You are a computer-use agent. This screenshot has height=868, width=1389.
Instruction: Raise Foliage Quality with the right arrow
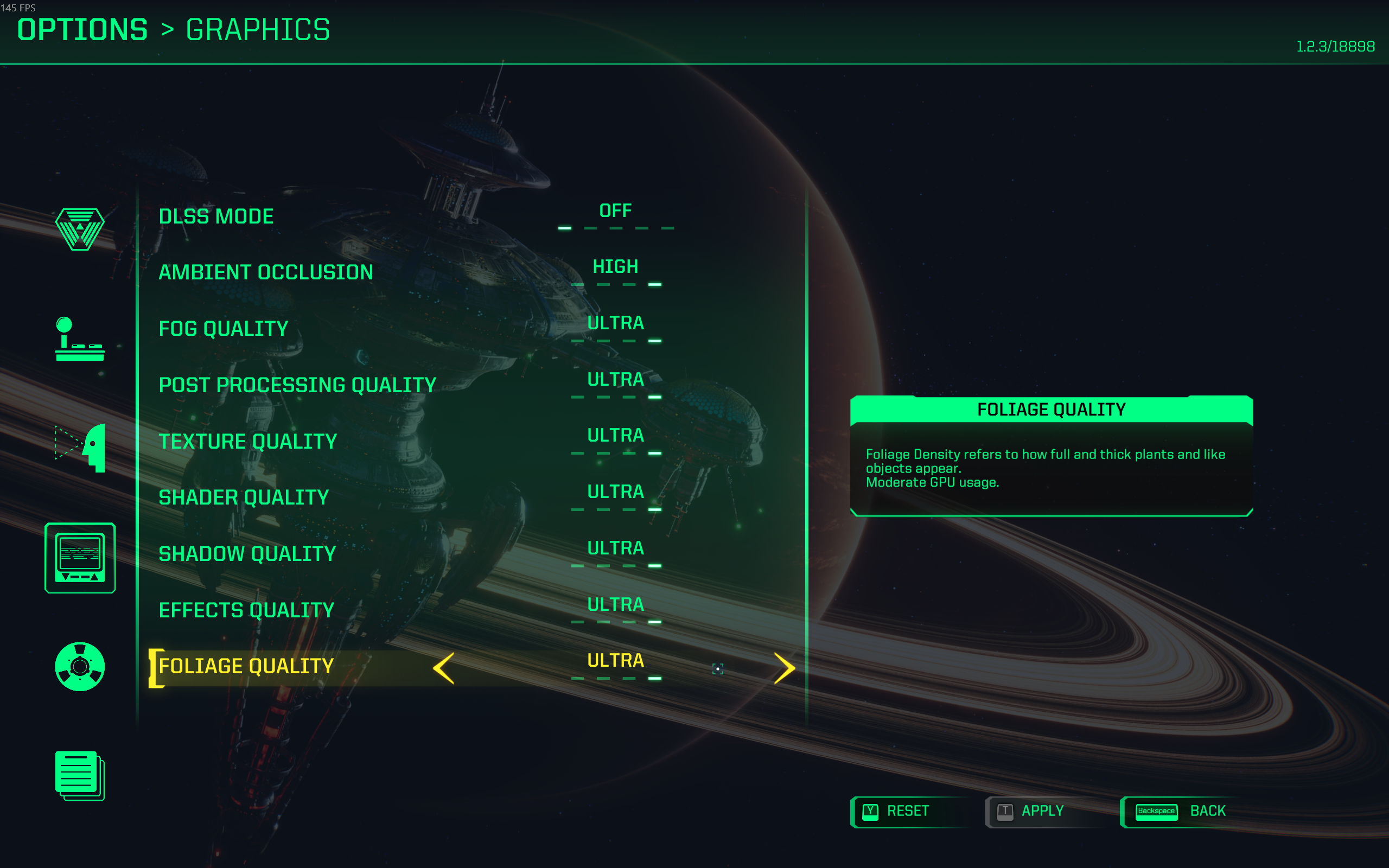coord(784,668)
